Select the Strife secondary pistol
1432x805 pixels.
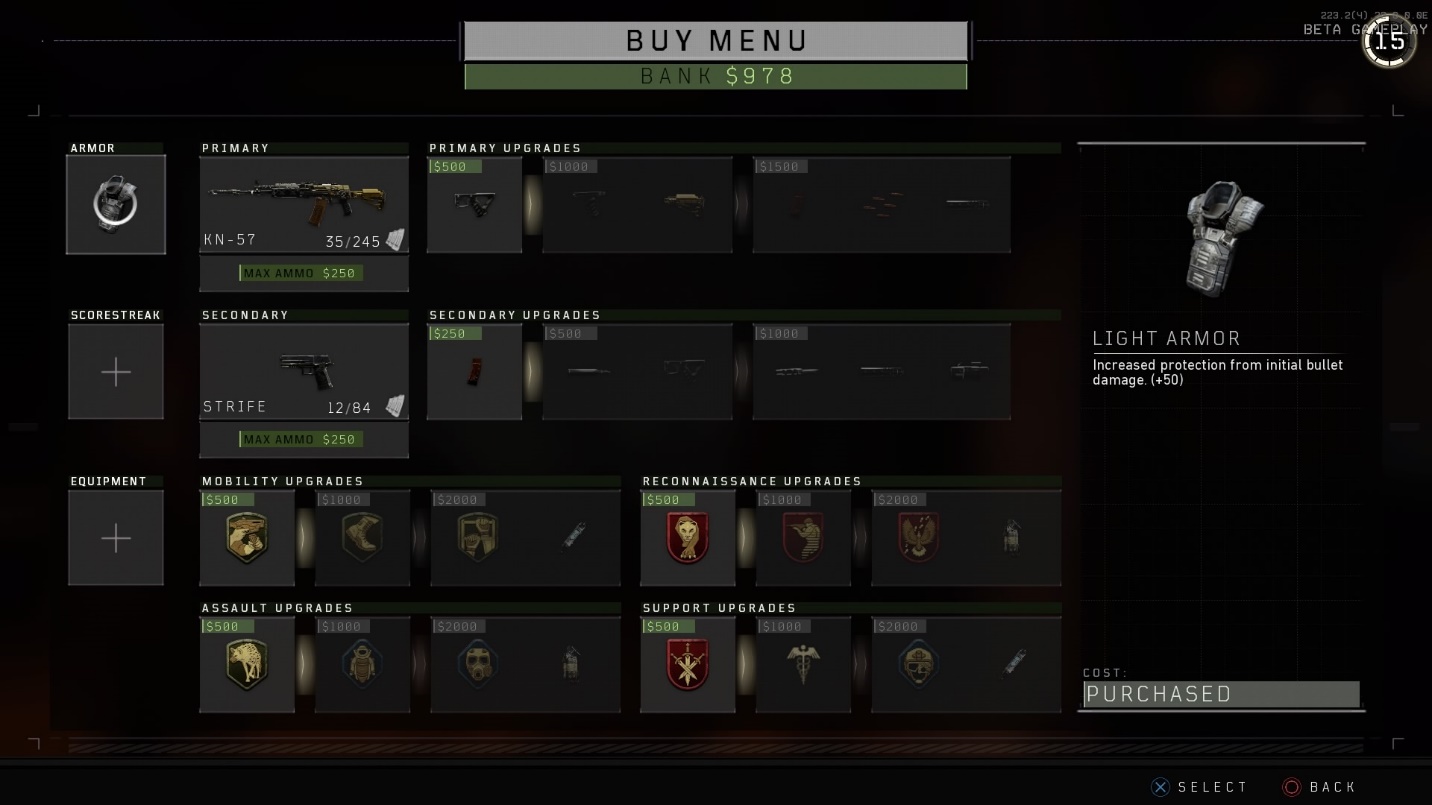(x=304, y=371)
